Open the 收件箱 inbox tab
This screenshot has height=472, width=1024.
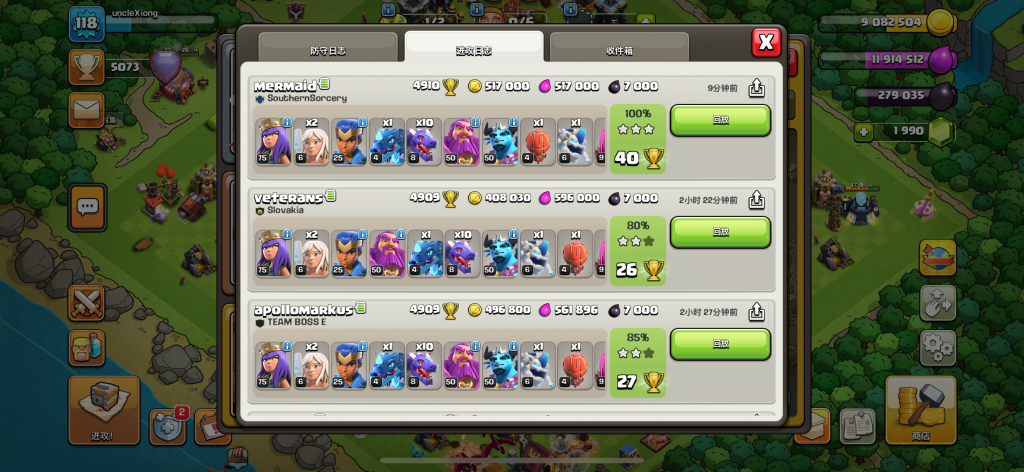point(618,49)
